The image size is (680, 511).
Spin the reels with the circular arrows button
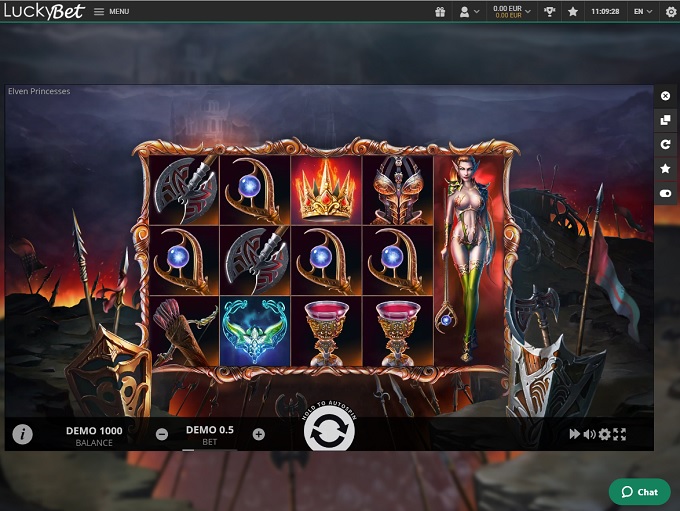coord(329,433)
